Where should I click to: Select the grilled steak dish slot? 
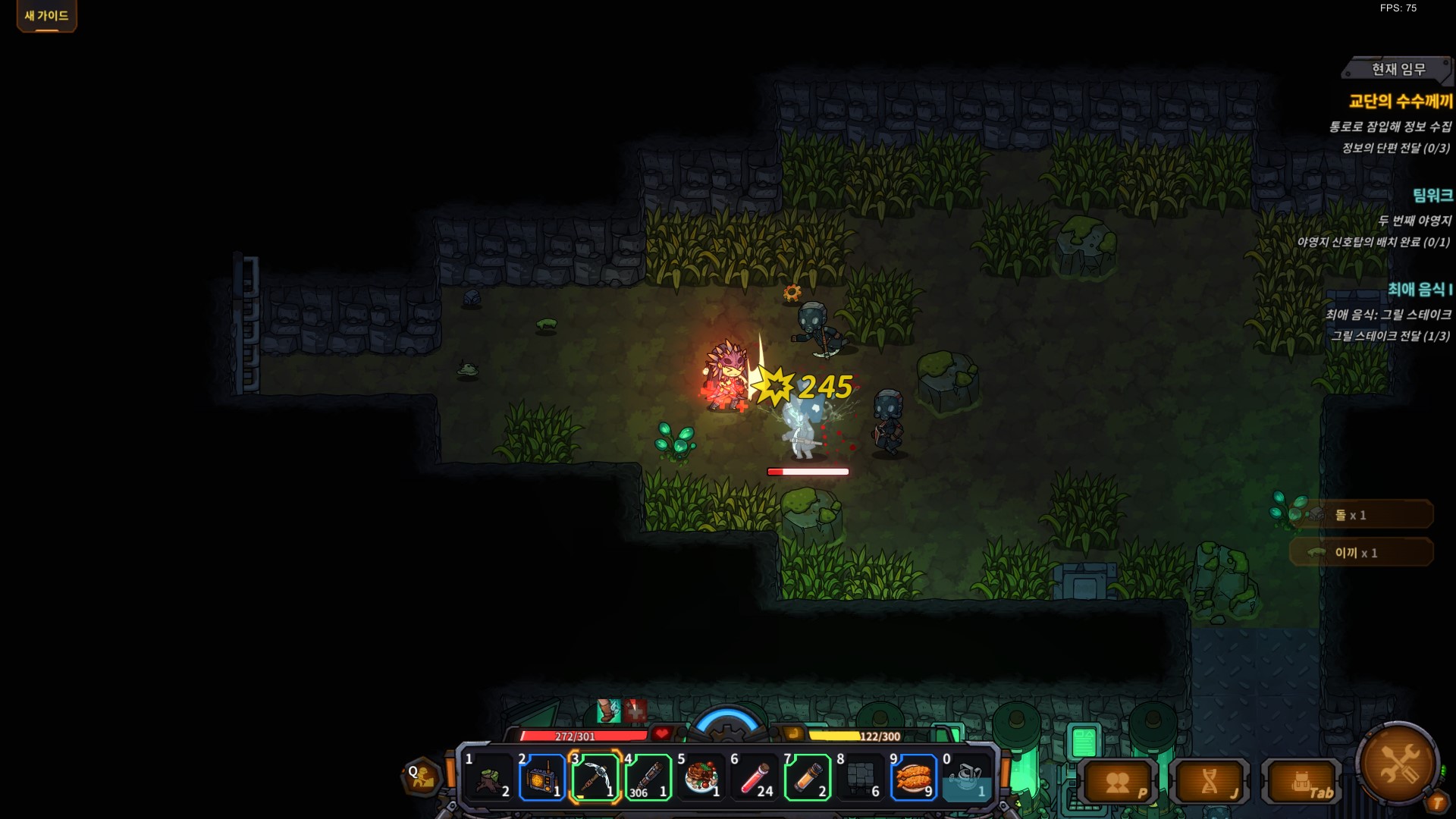(x=701, y=778)
